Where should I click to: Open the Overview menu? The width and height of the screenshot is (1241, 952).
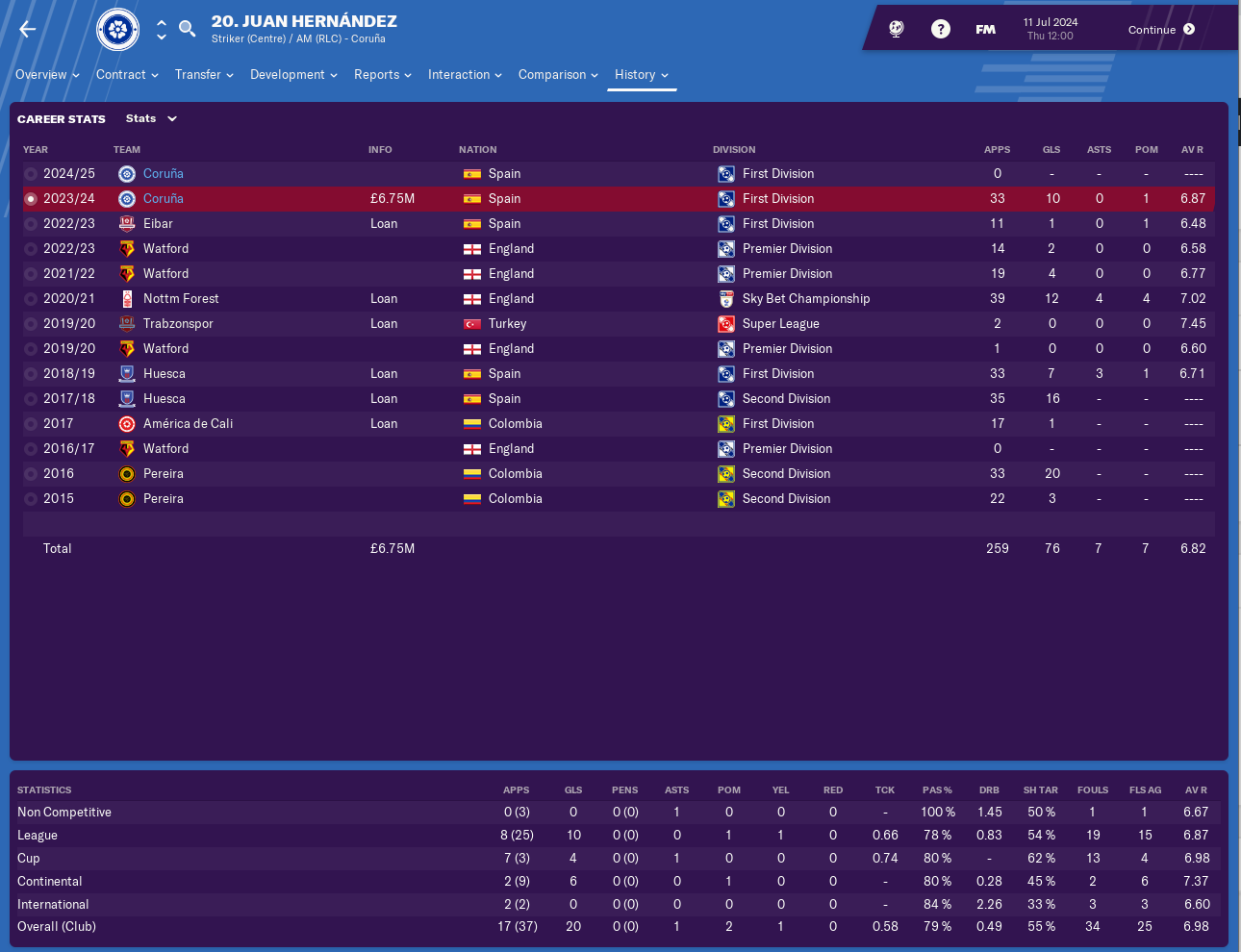pyautogui.click(x=47, y=75)
